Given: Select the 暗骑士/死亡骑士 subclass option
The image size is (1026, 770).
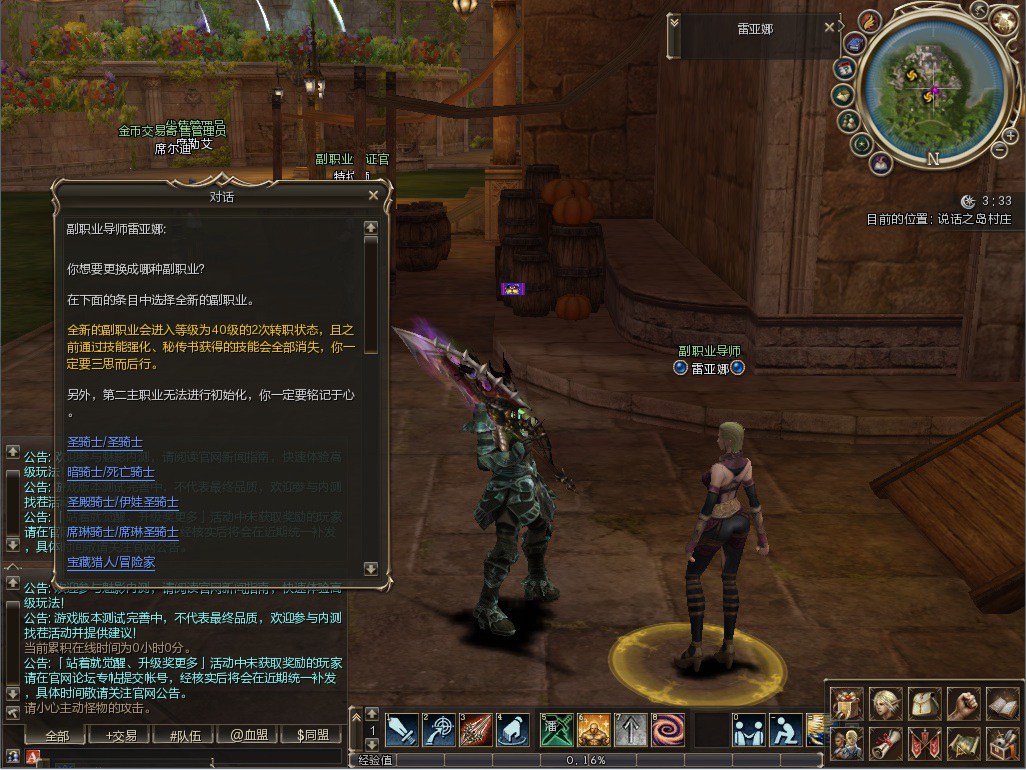Looking at the screenshot, I should click(x=111, y=472).
